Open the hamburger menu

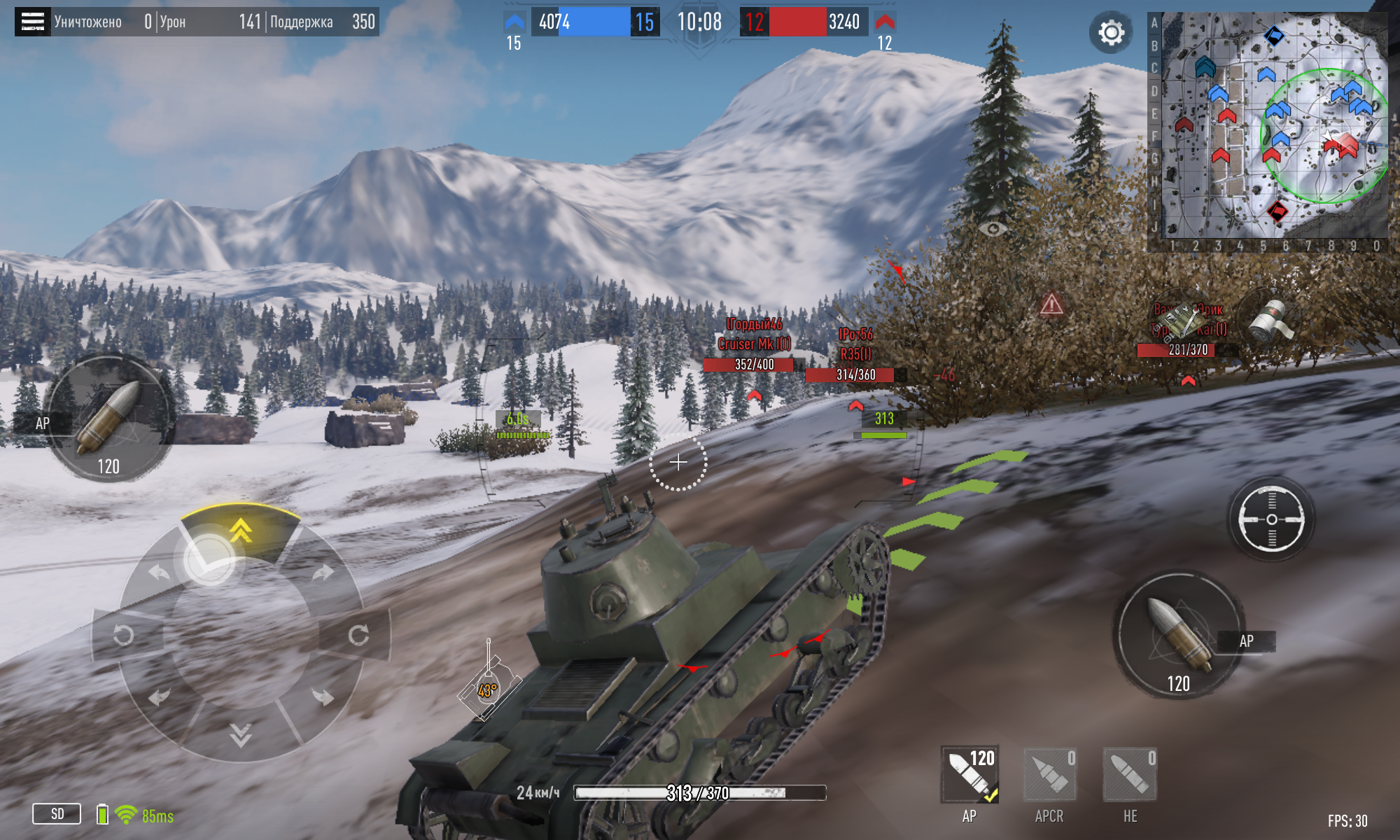(x=32, y=22)
